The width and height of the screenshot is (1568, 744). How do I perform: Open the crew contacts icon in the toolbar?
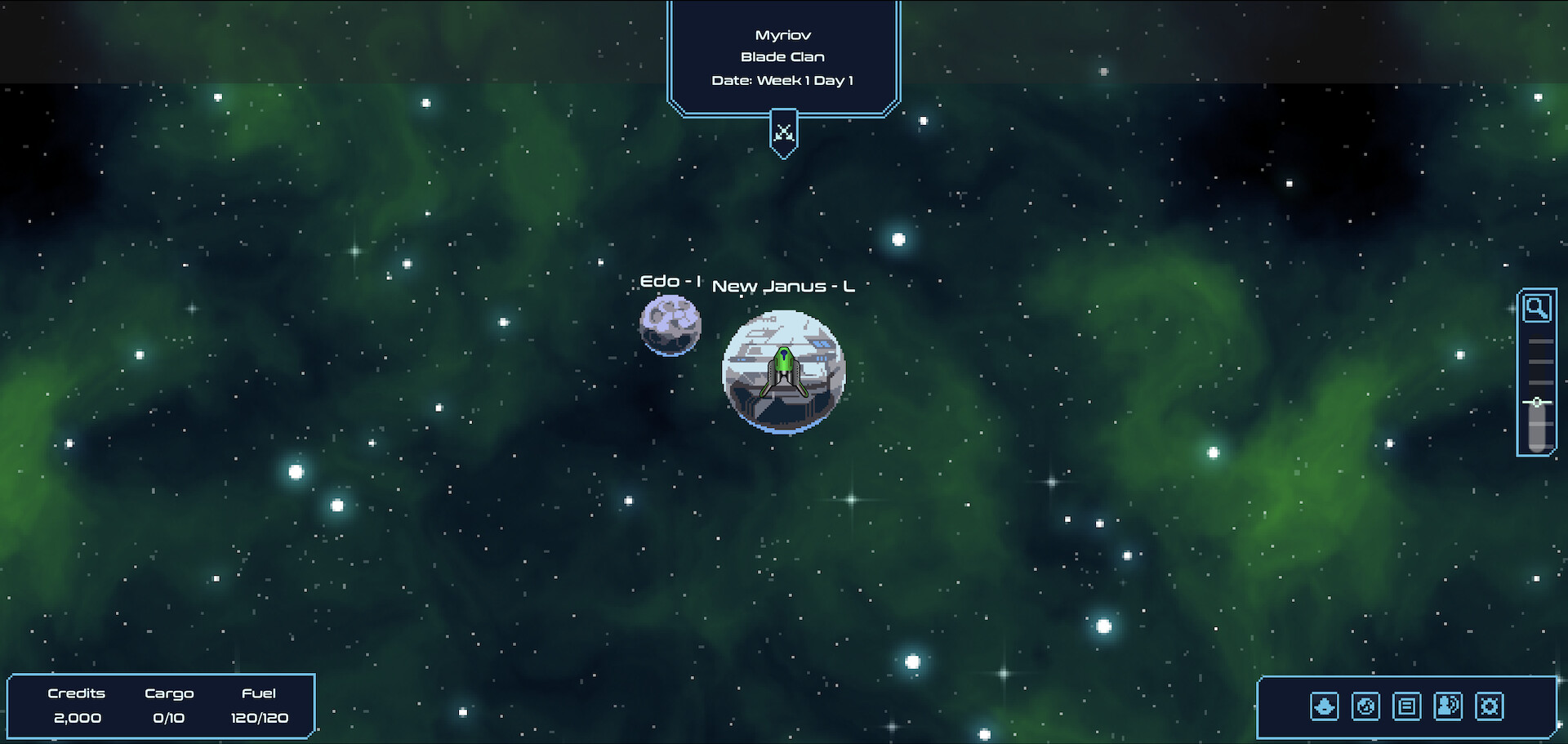(1450, 707)
